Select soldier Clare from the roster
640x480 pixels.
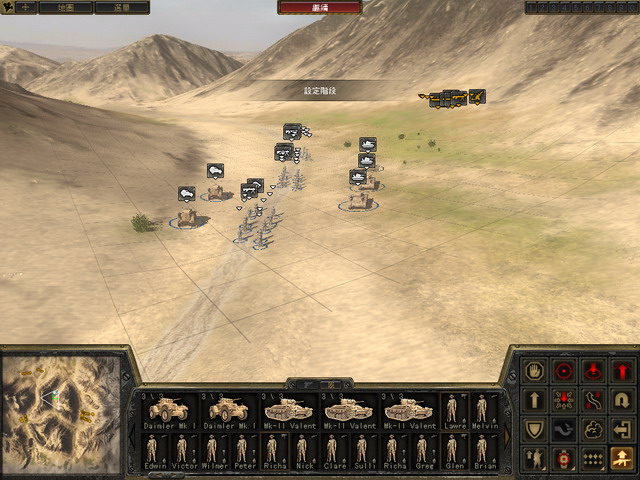333,451
